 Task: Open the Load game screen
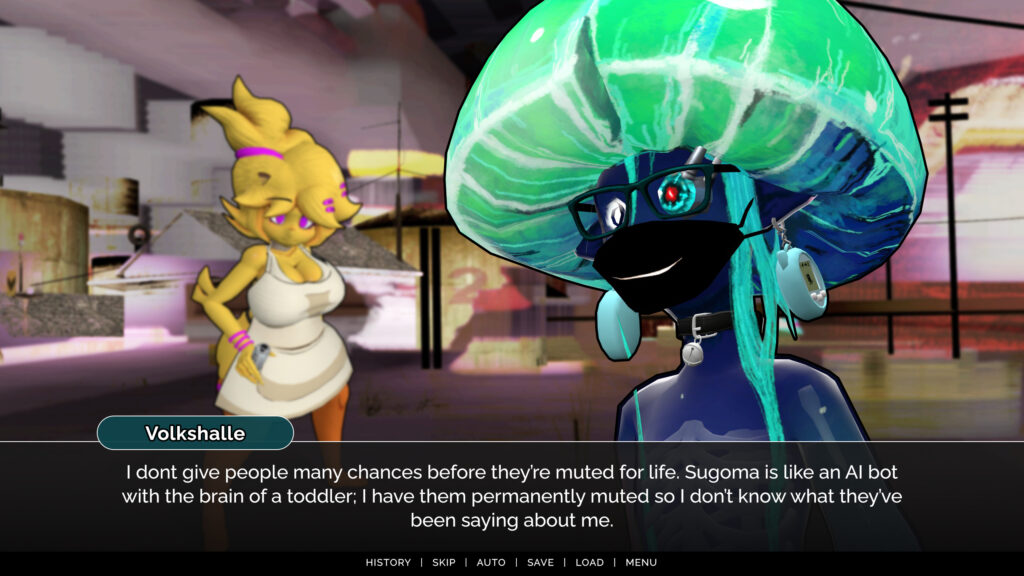click(589, 562)
